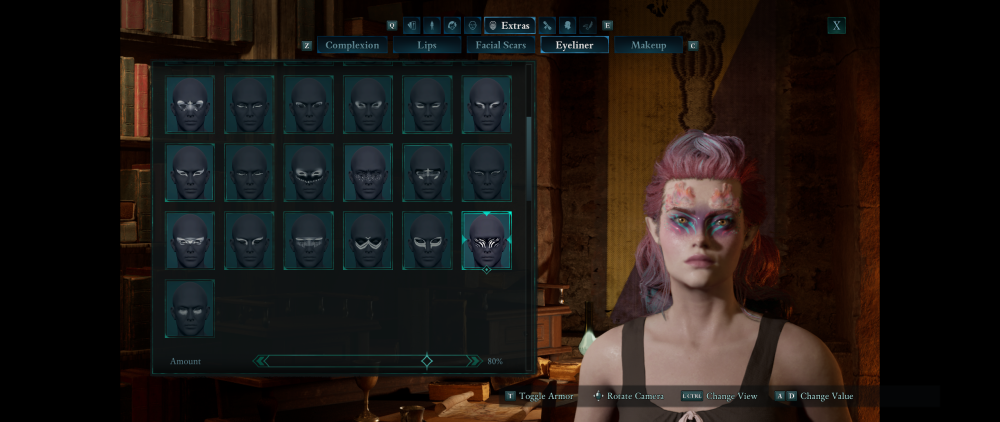Viewport: 1000px width, 422px height.
Task: Choose the eyeliner style with stitched cheek line
Action: (x=309, y=173)
